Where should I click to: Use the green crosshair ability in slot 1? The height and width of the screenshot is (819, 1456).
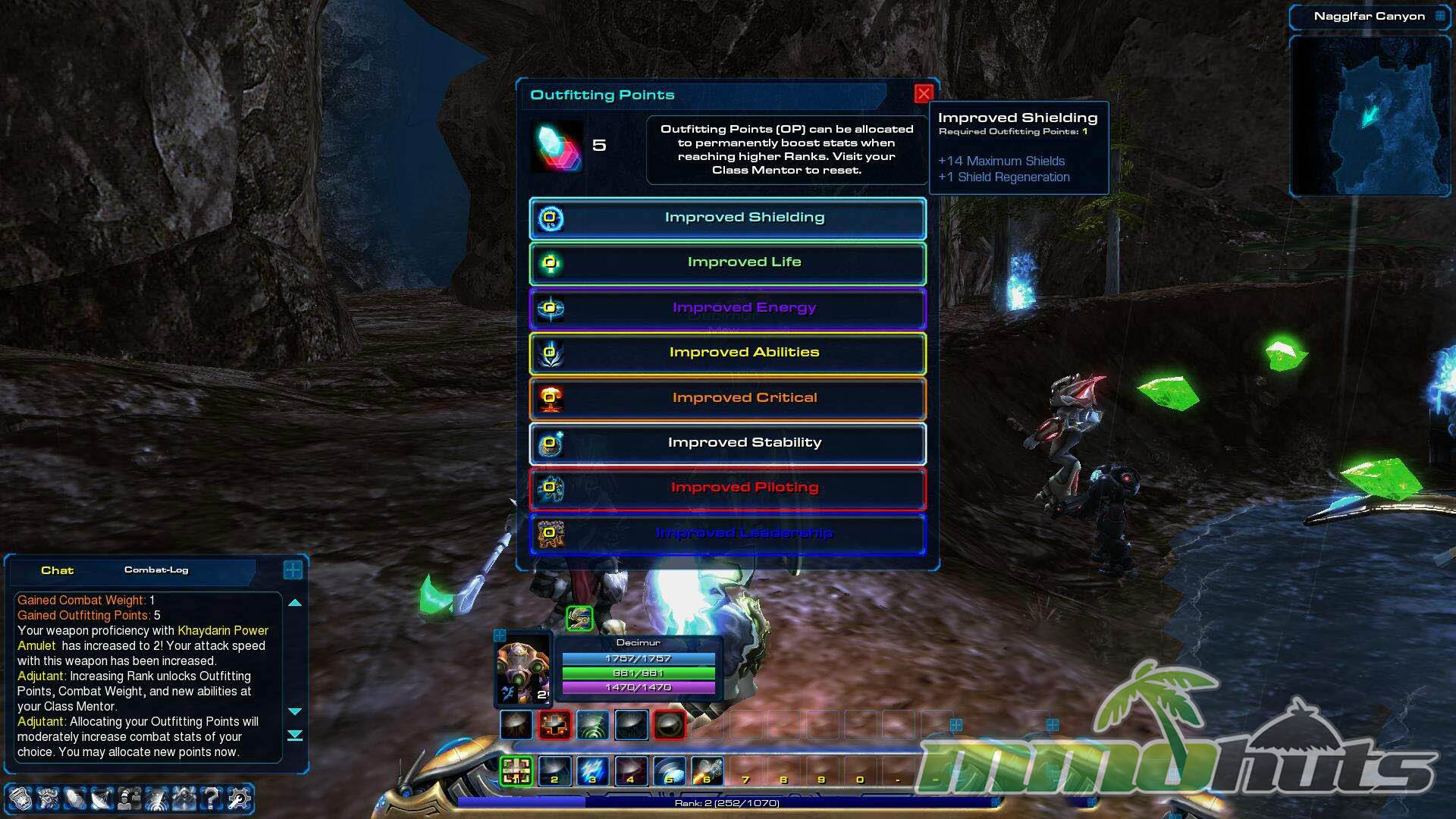coord(516,771)
